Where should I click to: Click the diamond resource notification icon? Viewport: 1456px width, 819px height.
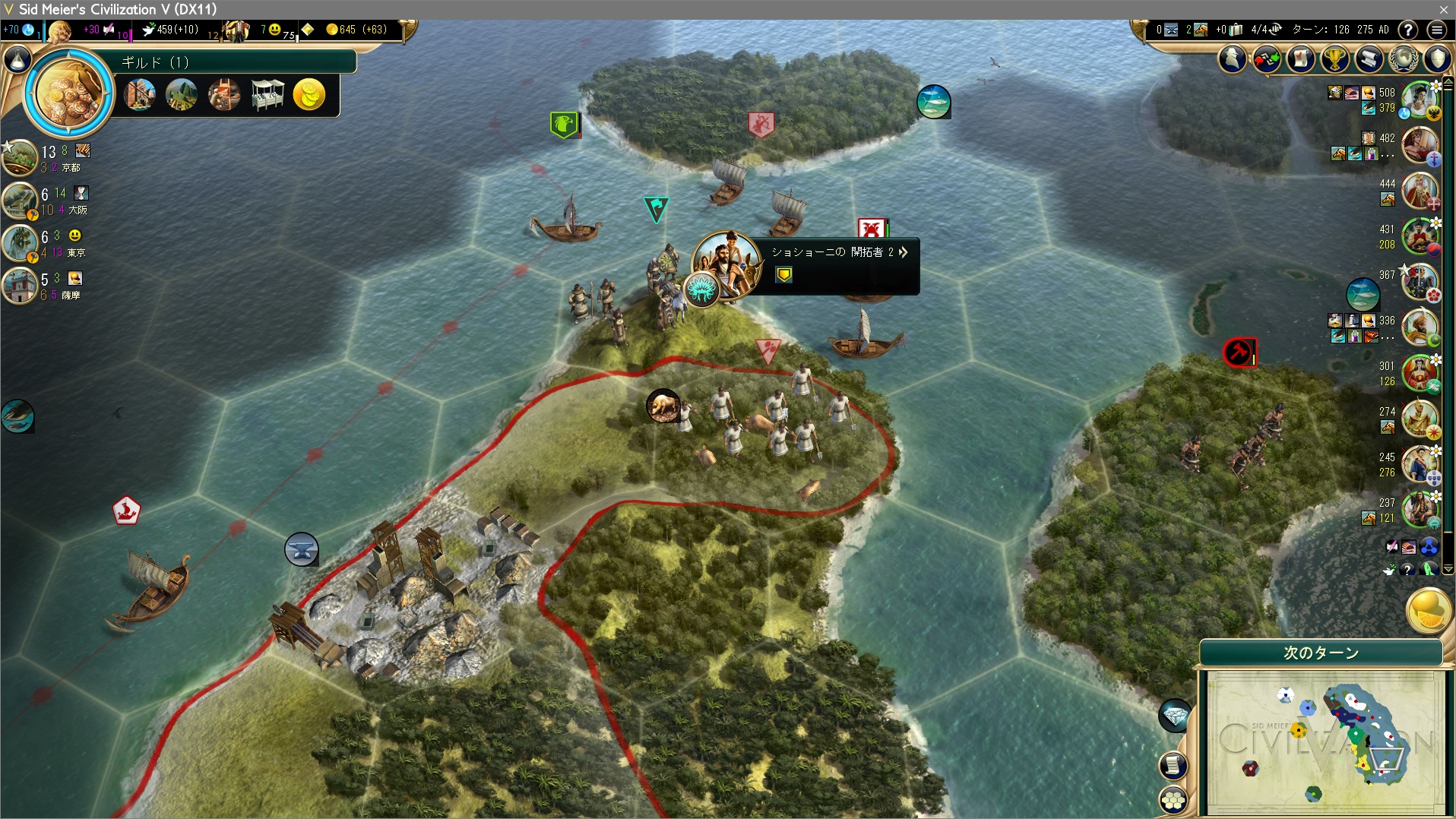pos(1175,716)
